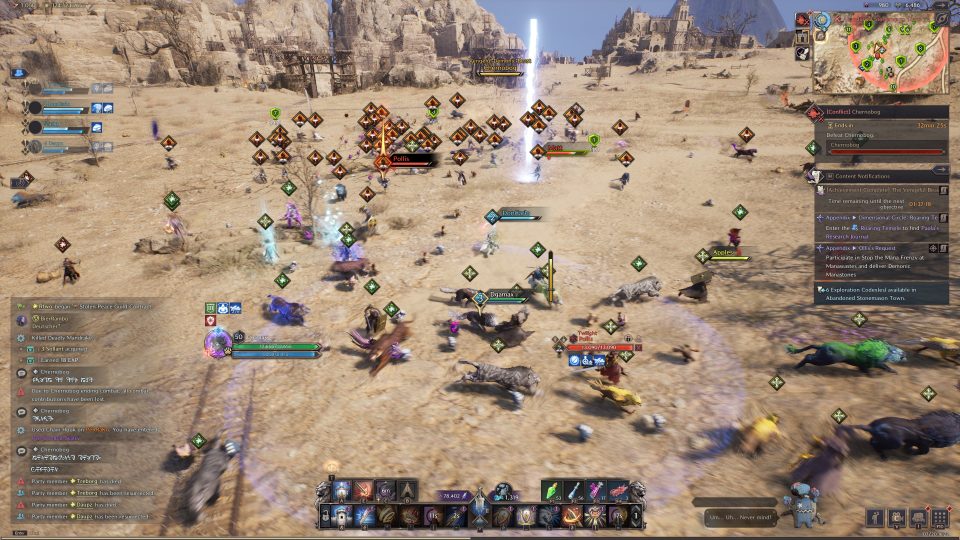Open the pet function button

918,518
